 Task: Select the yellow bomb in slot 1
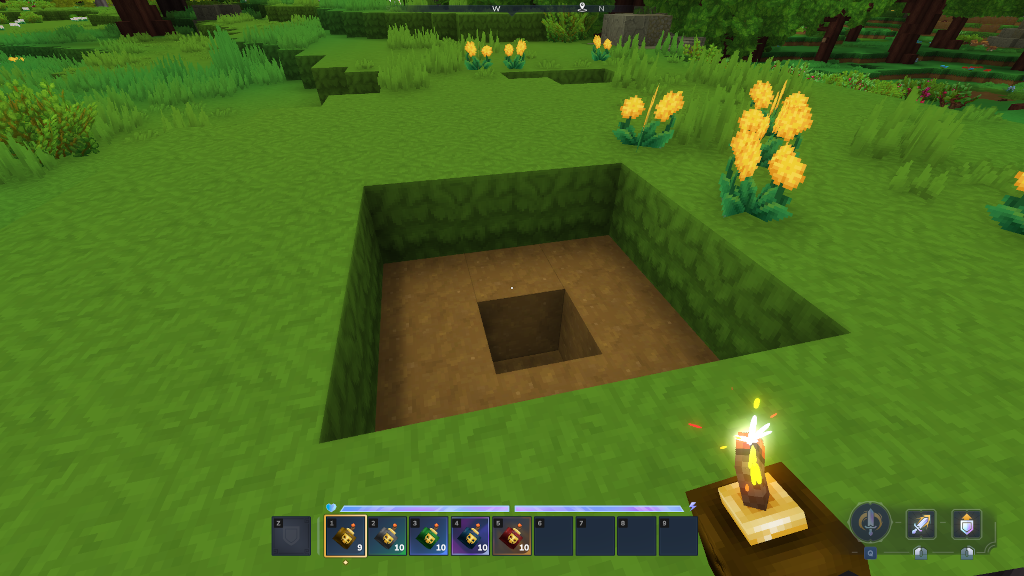click(345, 536)
